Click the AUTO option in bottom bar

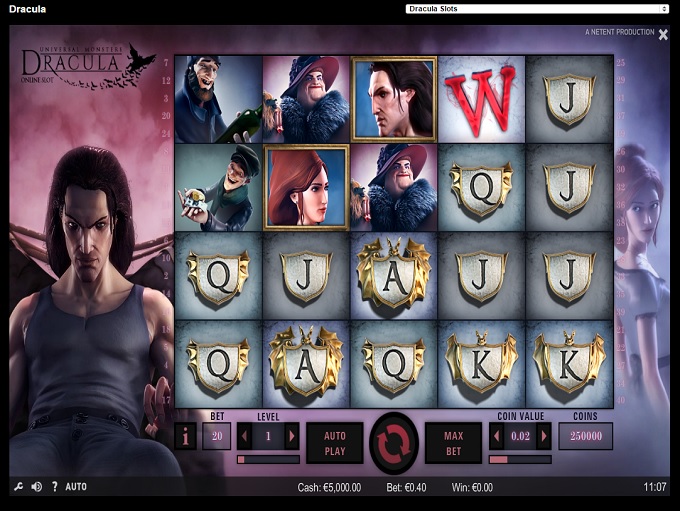coord(76,487)
